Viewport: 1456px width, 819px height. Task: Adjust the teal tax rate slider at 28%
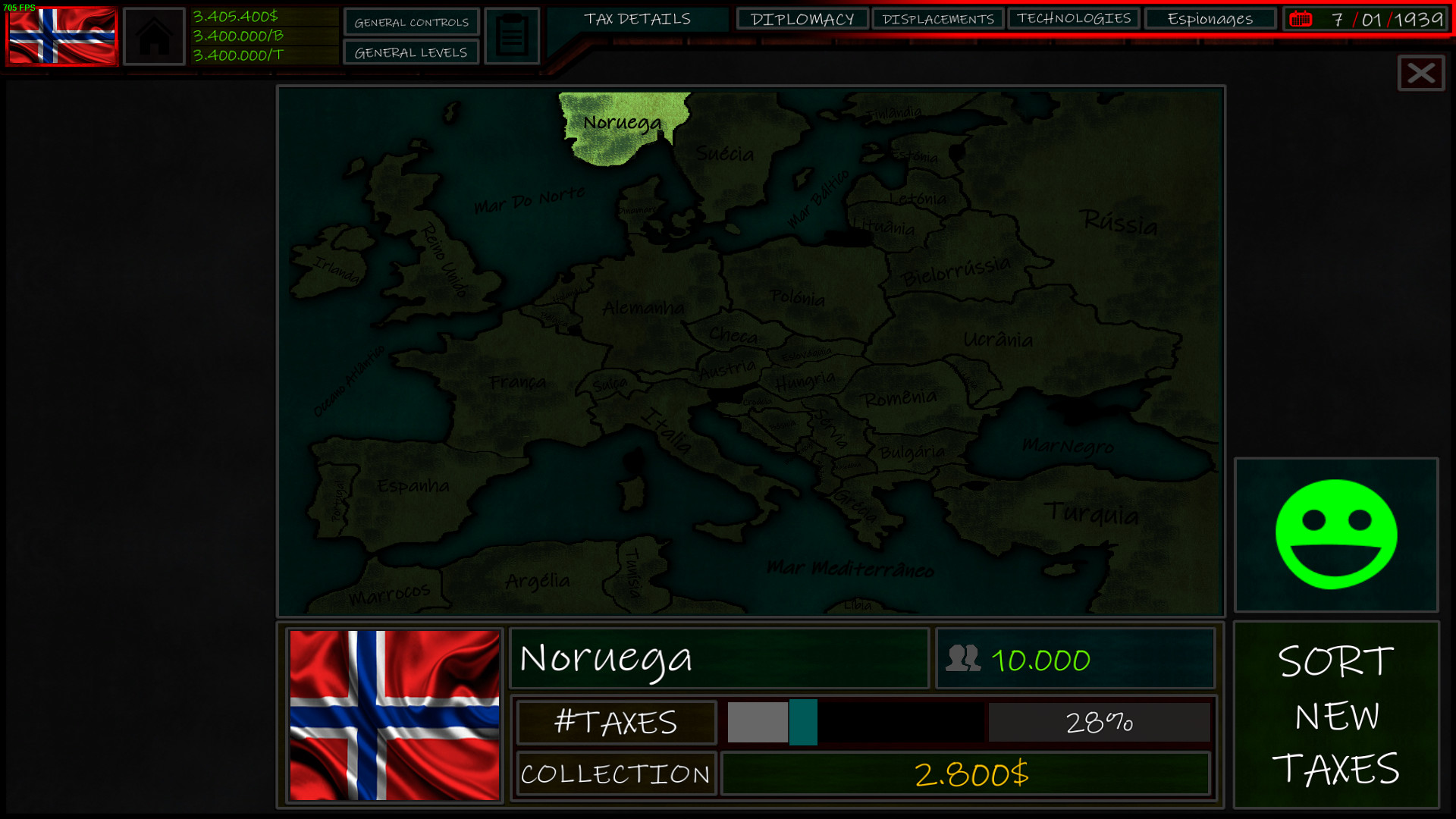(804, 722)
